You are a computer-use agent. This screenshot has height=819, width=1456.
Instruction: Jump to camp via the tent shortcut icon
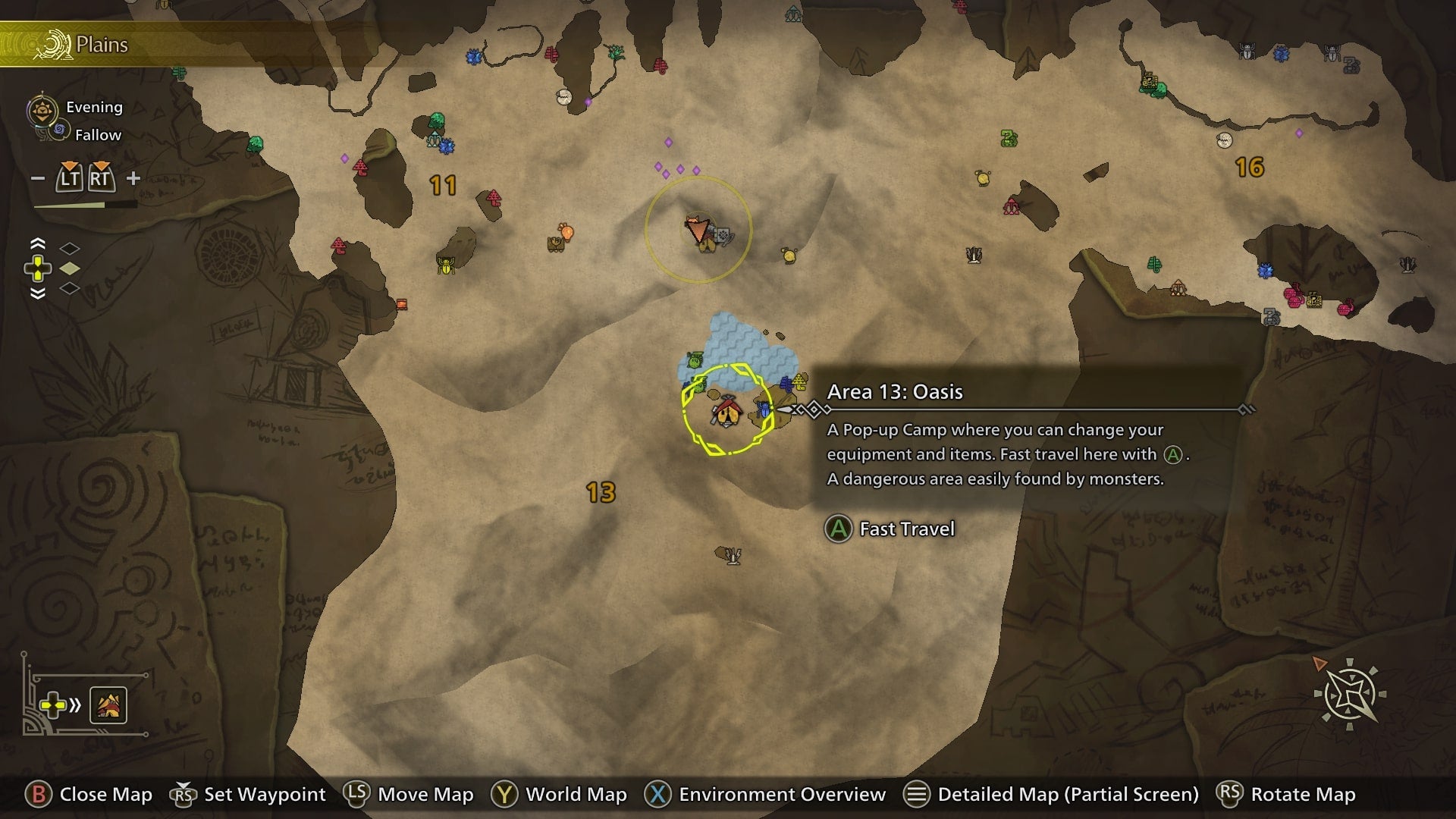[x=108, y=705]
